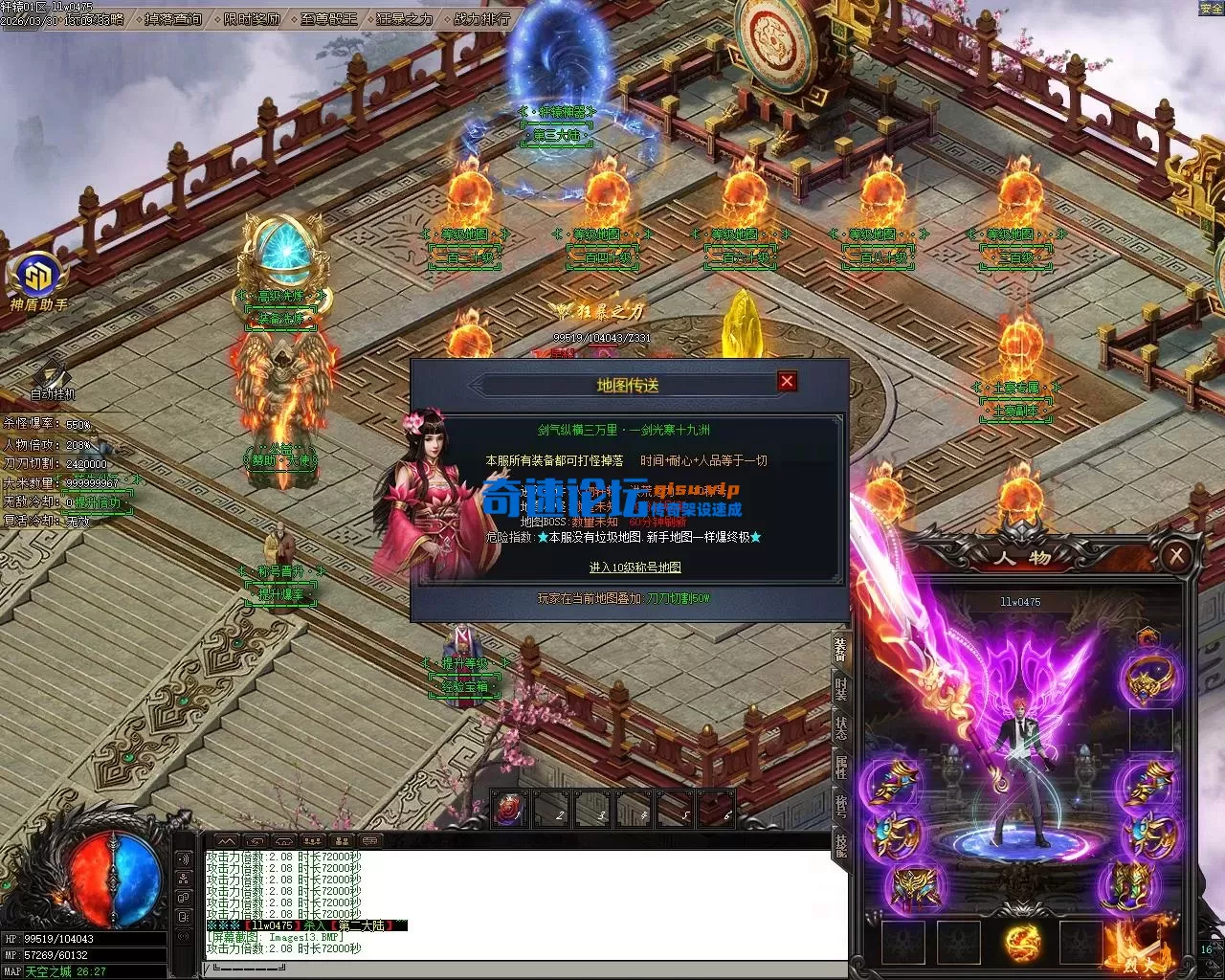The image size is (1225, 980).
Task: Close the 地图传送 teleport dialog
Action: [787, 382]
